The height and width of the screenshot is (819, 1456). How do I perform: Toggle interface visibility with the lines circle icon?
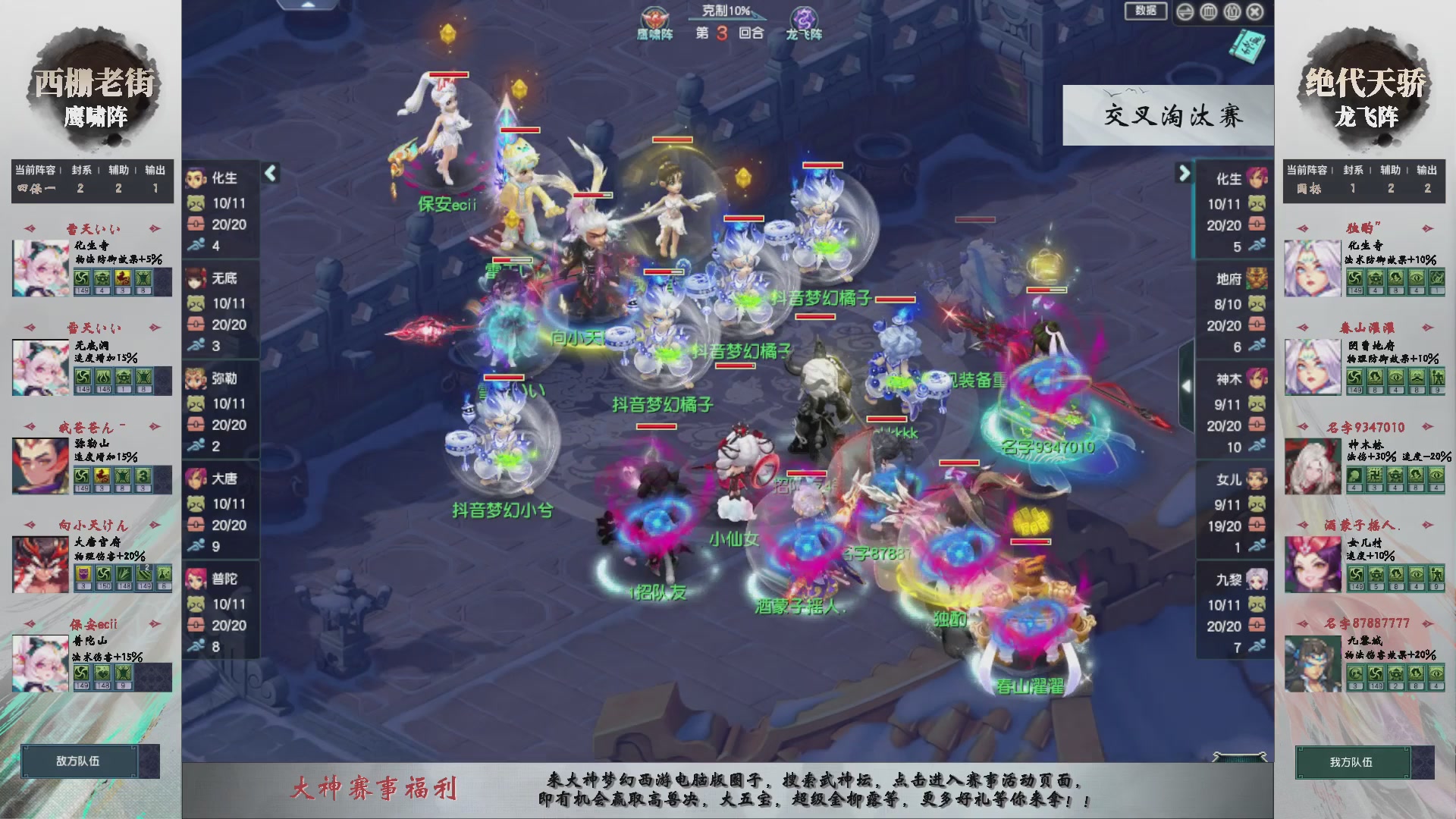coord(1186,13)
